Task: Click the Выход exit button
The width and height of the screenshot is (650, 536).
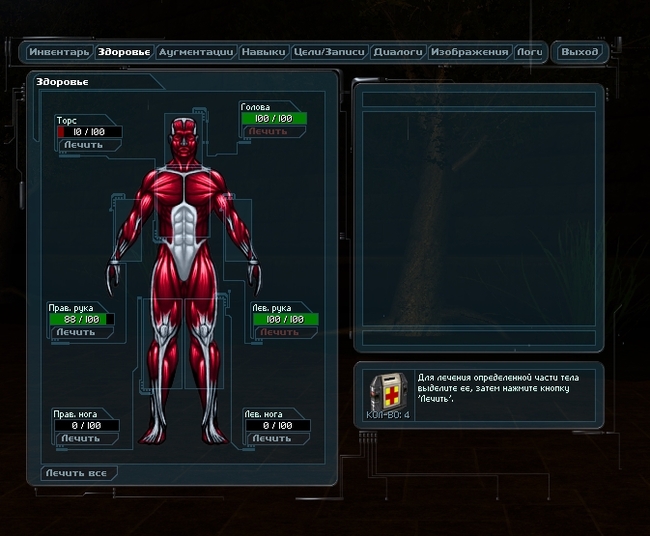Action: tap(580, 52)
